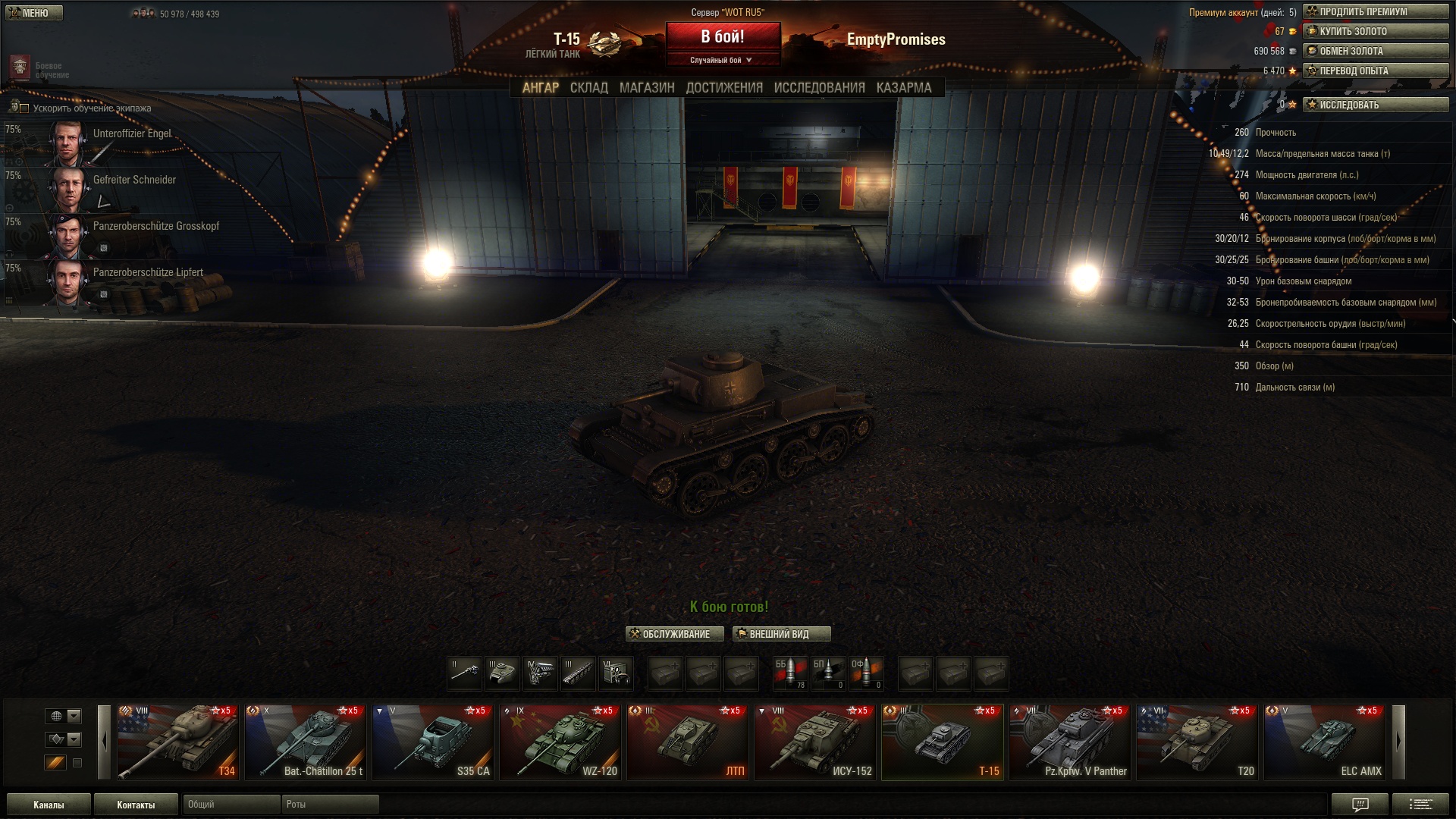The image size is (1456, 819).
Task: Open ОБМЕН ЗОЛОТА gold exchange
Action: [1376, 52]
